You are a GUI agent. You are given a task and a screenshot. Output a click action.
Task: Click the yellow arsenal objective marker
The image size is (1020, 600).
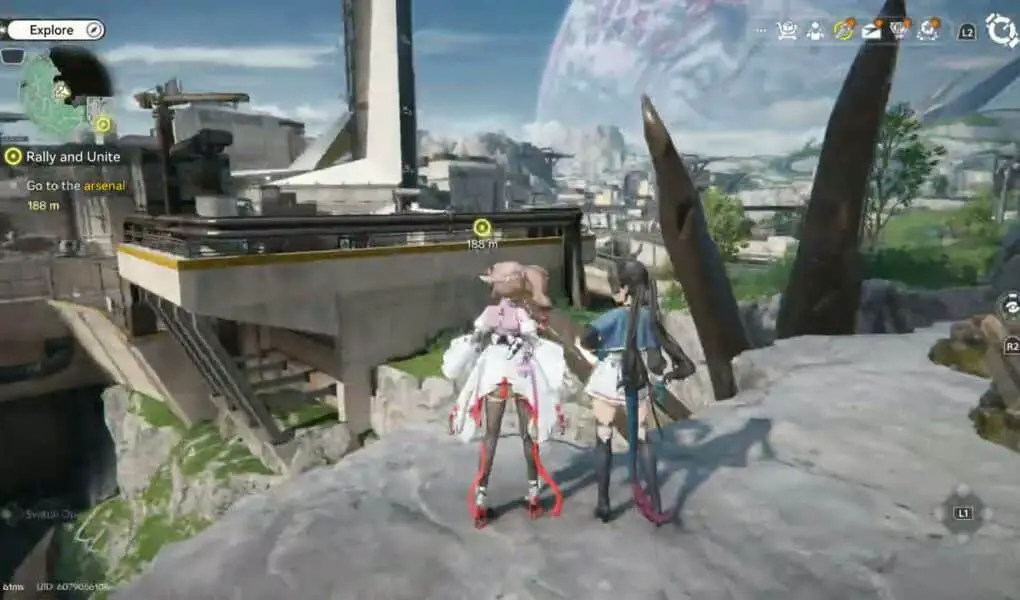point(482,228)
